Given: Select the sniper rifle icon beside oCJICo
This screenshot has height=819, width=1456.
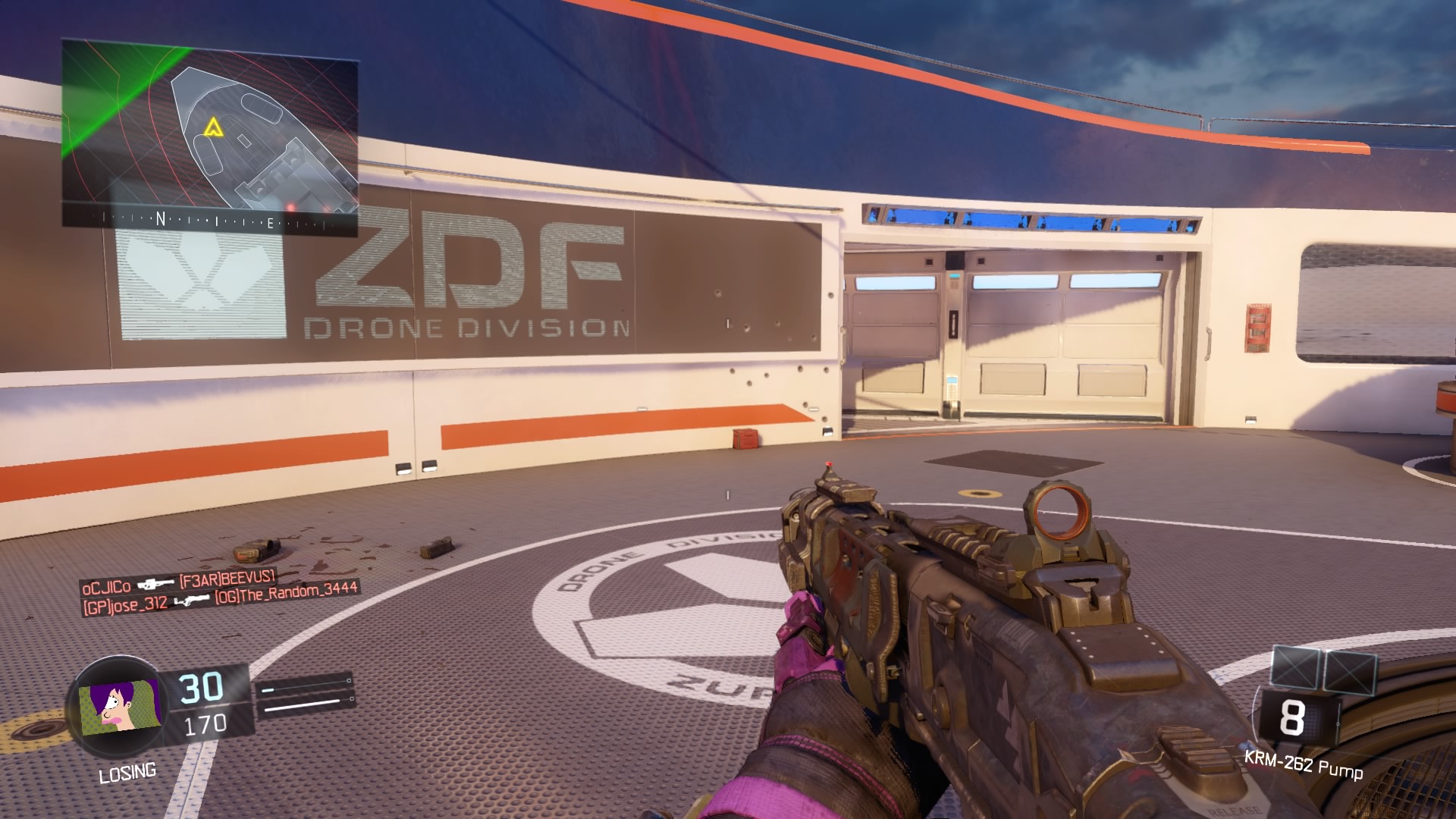Looking at the screenshot, I should coord(155,585).
